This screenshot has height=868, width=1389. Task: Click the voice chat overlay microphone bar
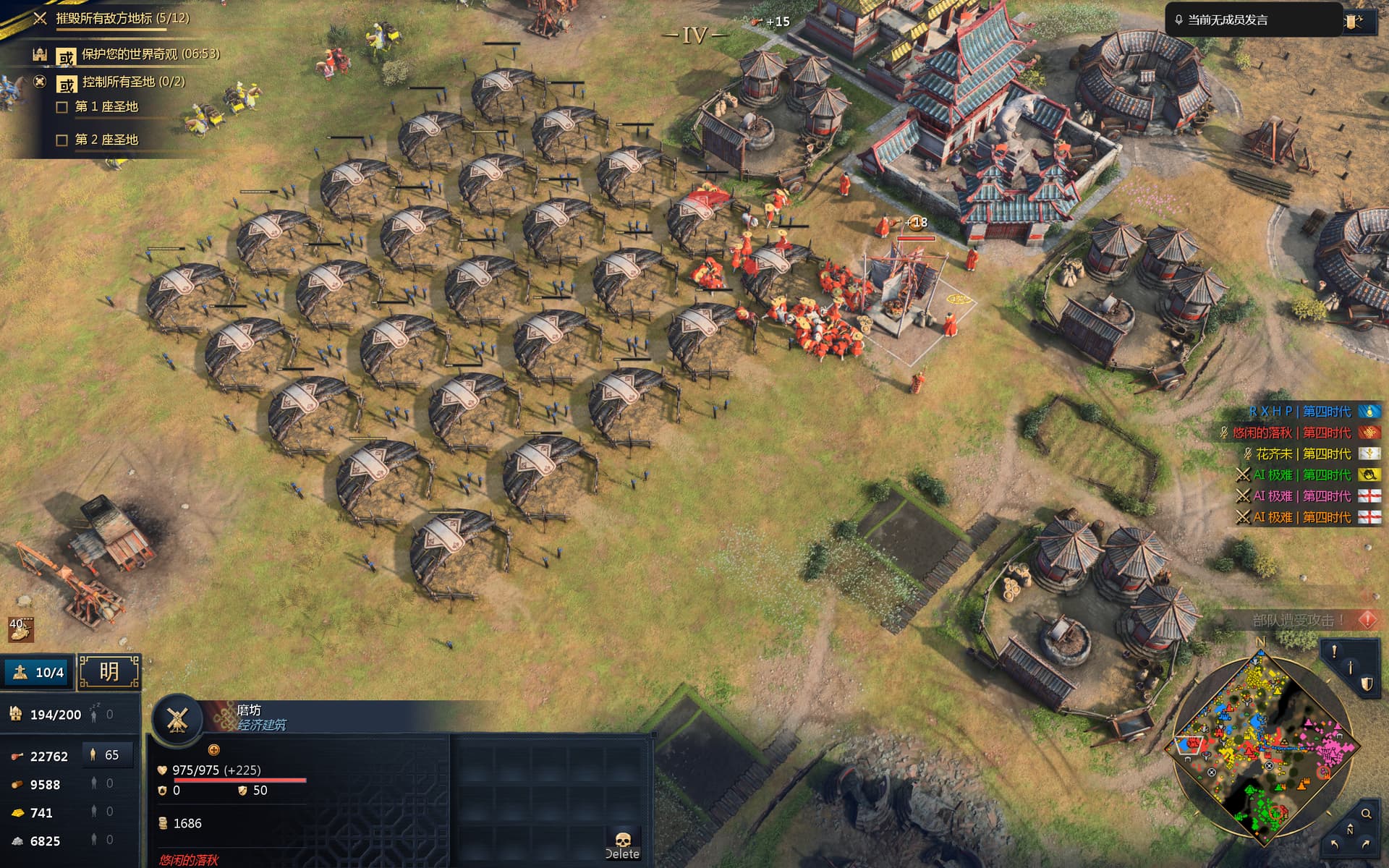click(1252, 20)
